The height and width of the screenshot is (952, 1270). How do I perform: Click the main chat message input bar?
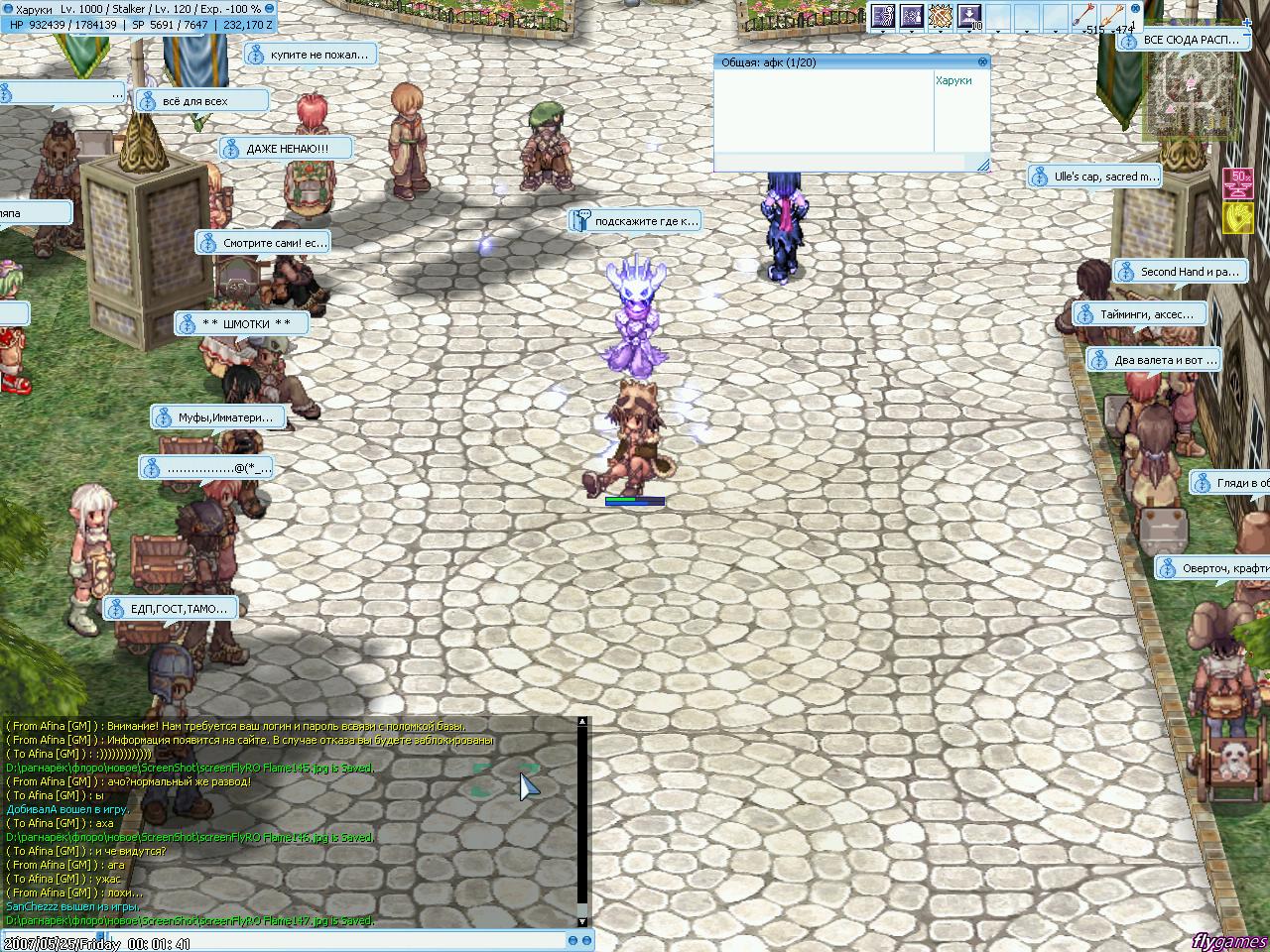(x=288, y=939)
